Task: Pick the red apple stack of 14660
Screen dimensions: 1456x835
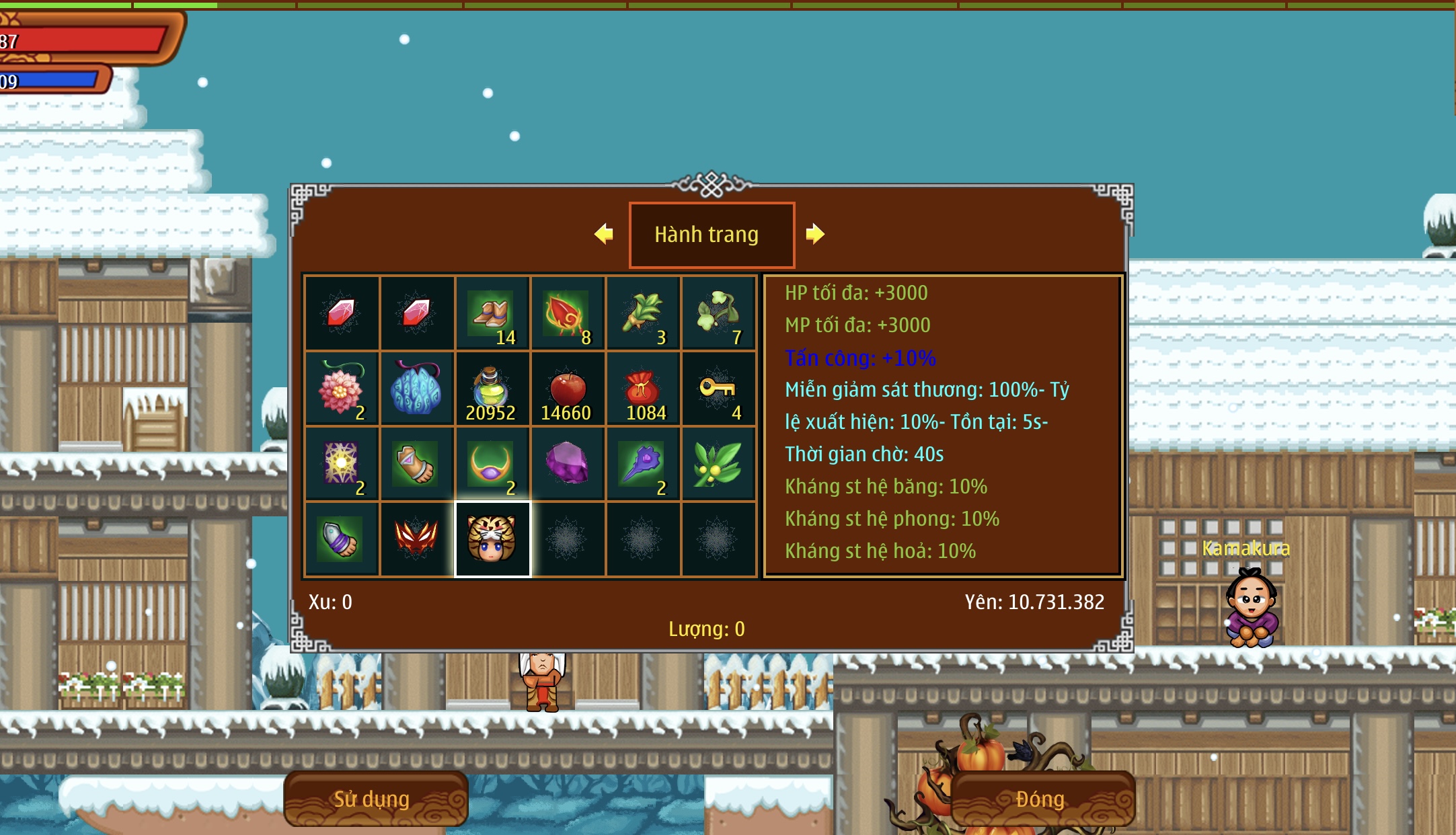Action: (568, 389)
